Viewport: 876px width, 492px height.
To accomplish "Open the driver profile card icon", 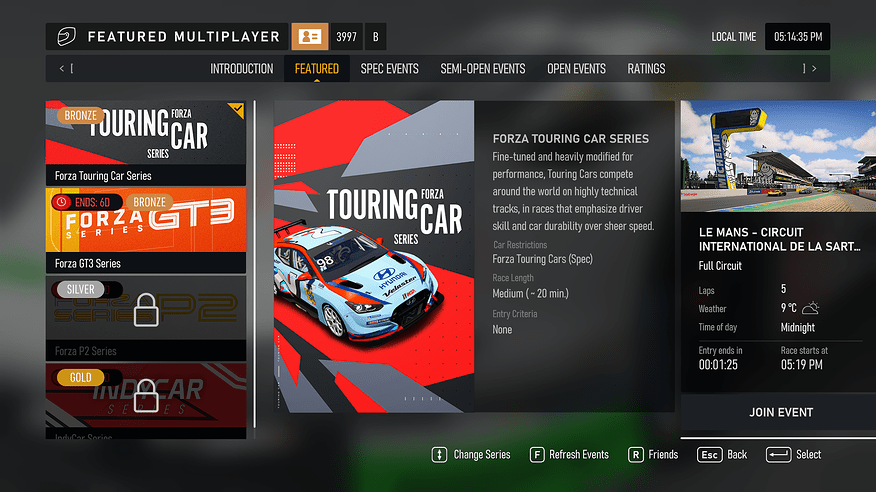I will click(309, 37).
